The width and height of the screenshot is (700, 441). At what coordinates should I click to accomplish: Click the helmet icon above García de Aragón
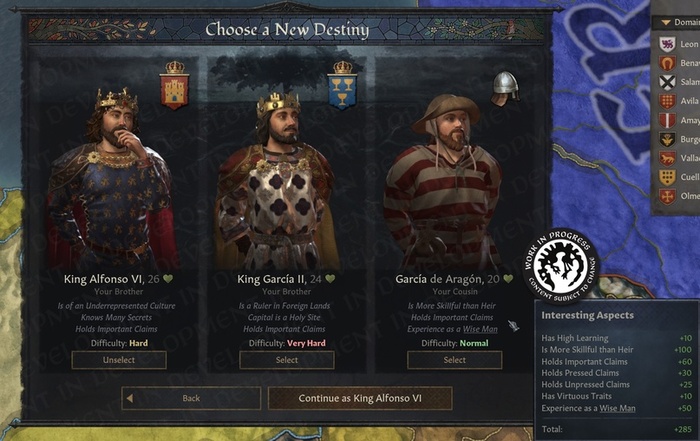click(505, 87)
